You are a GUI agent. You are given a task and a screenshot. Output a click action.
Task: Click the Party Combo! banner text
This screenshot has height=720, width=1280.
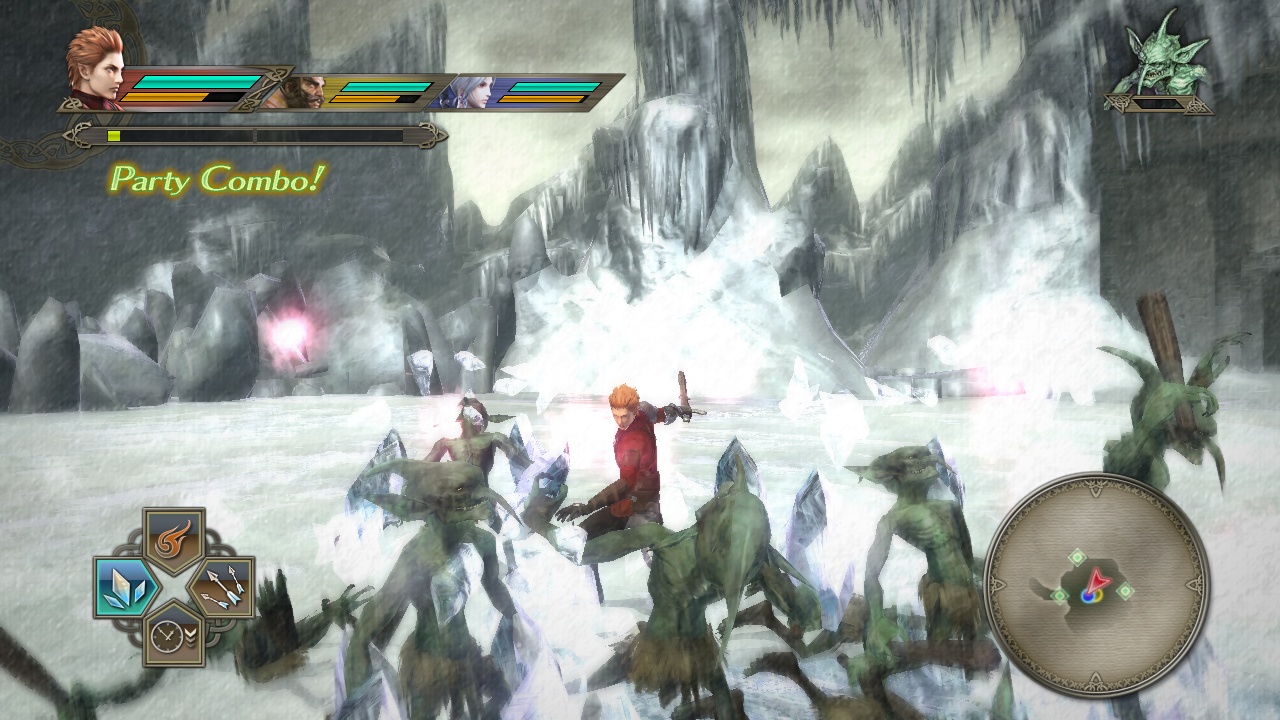coord(216,181)
